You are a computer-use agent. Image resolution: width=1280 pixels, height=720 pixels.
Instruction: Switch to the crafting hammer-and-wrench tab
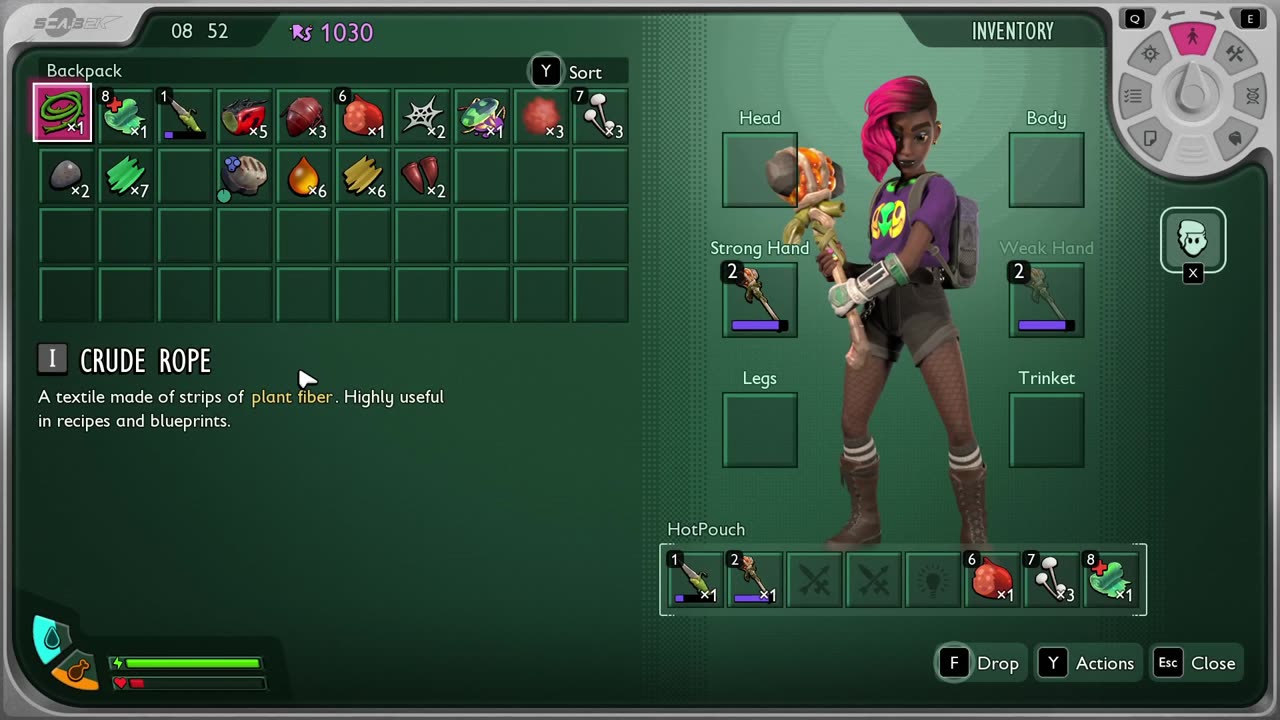(x=1235, y=55)
